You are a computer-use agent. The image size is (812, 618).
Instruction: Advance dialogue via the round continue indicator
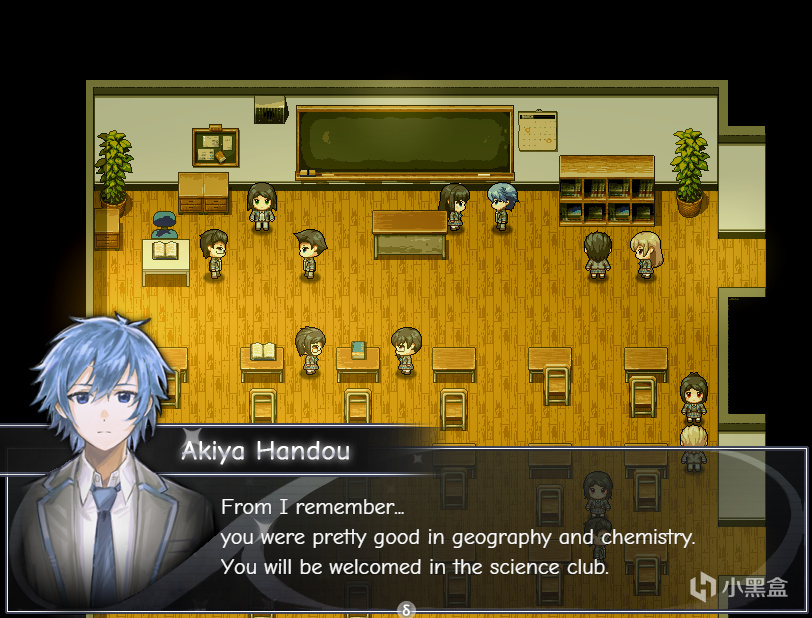(406, 608)
